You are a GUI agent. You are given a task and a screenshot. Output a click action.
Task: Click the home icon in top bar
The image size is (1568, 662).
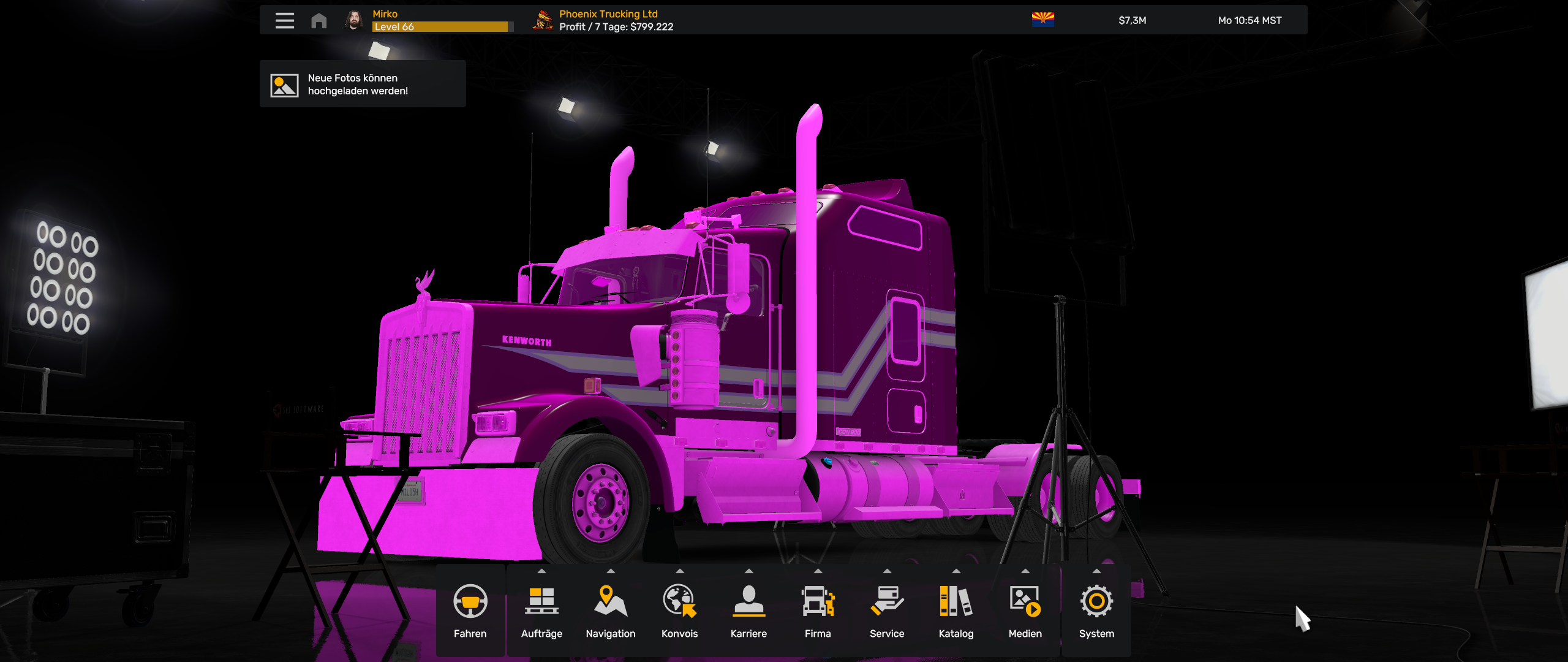tap(318, 19)
